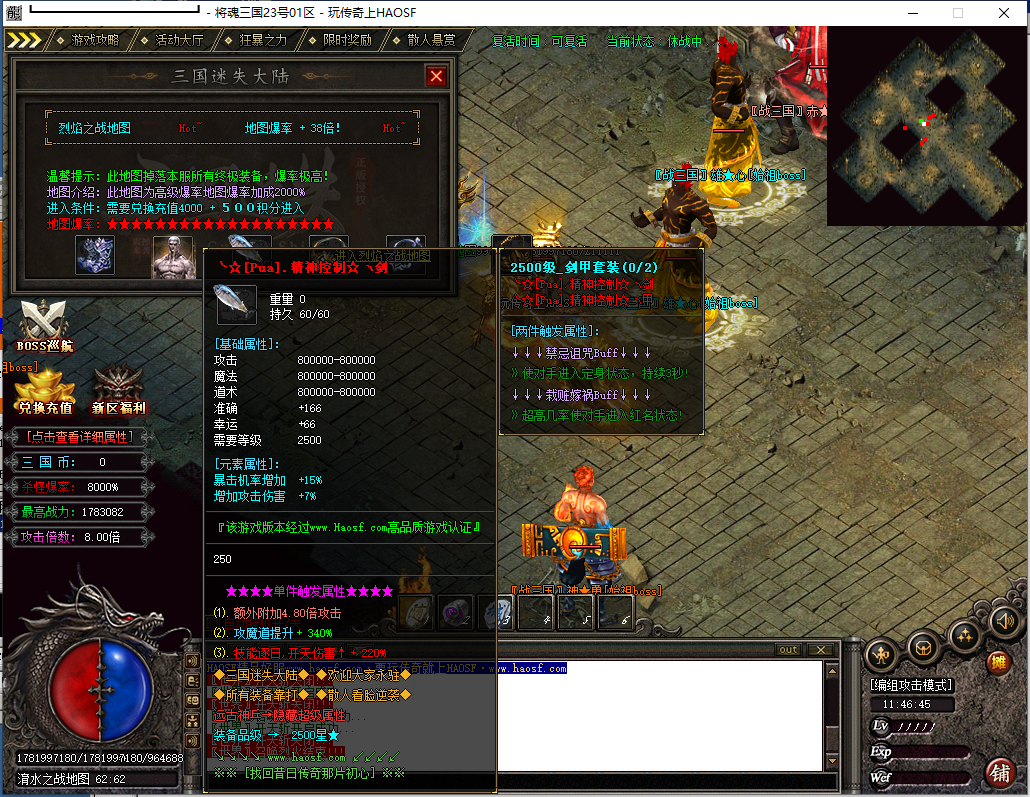Select the 狂暴之力 menu entry

[264, 40]
